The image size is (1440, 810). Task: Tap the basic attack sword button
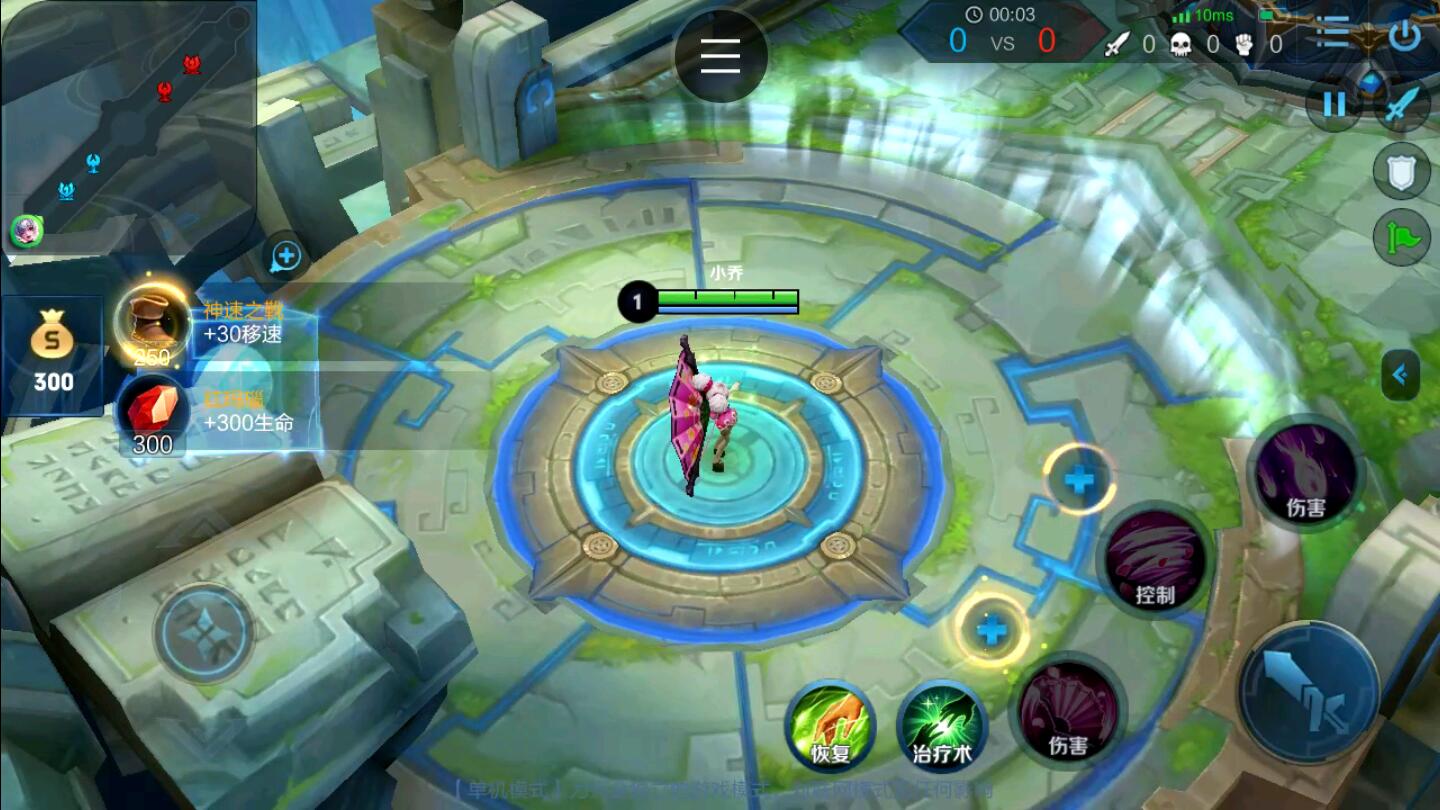click(x=1309, y=692)
